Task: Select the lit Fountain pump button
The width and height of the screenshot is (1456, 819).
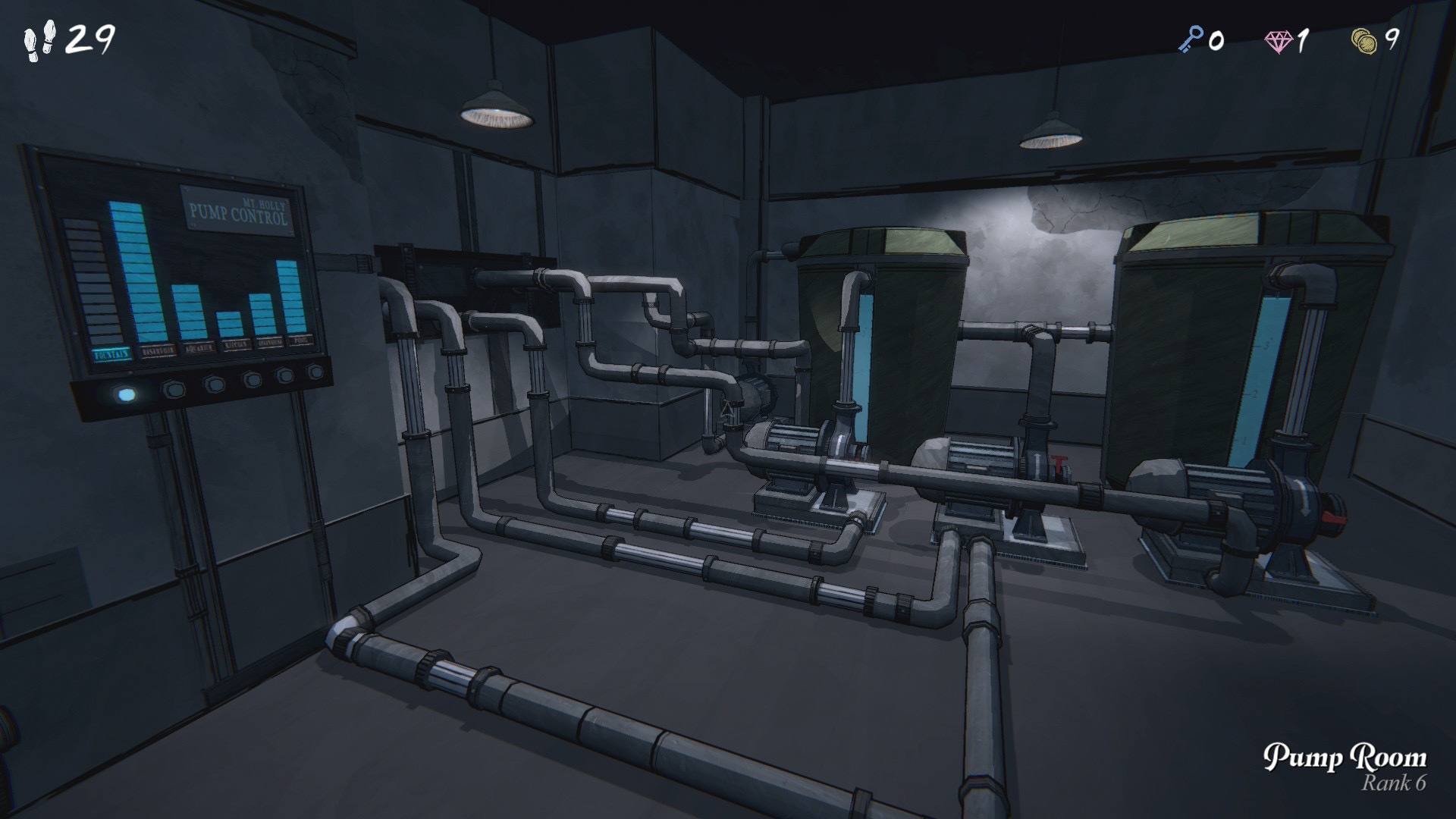Action: (x=126, y=395)
